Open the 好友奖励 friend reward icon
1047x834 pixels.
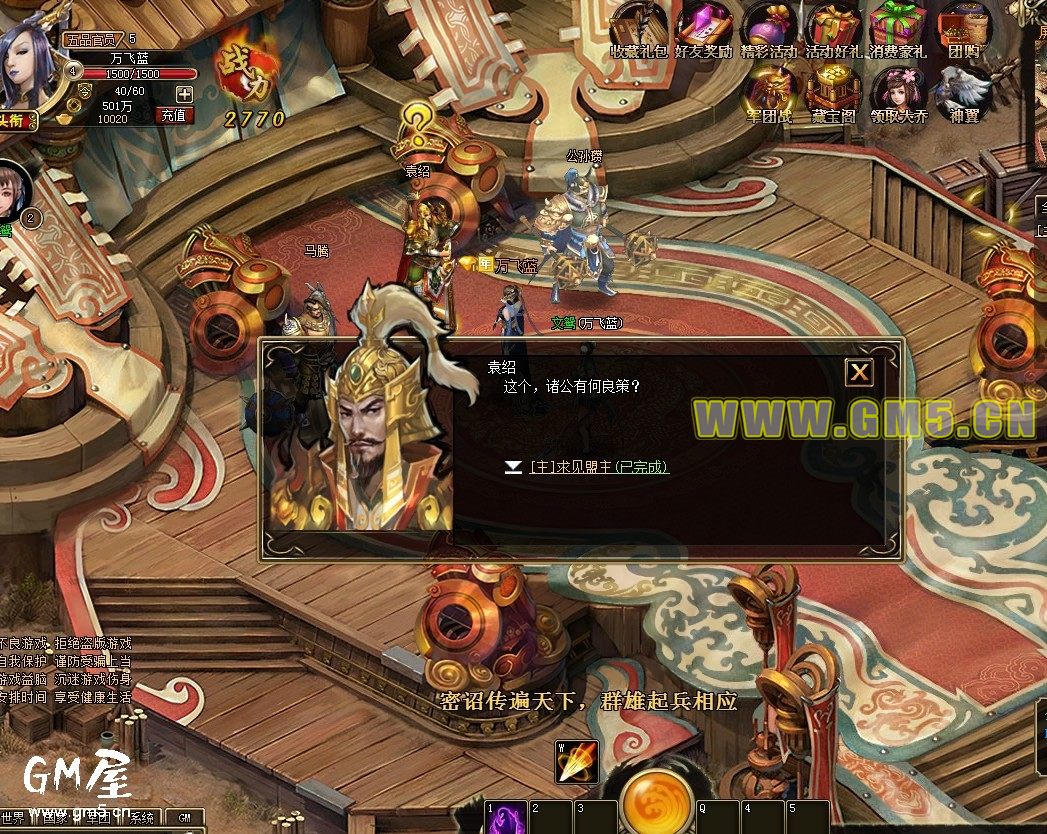point(703,28)
